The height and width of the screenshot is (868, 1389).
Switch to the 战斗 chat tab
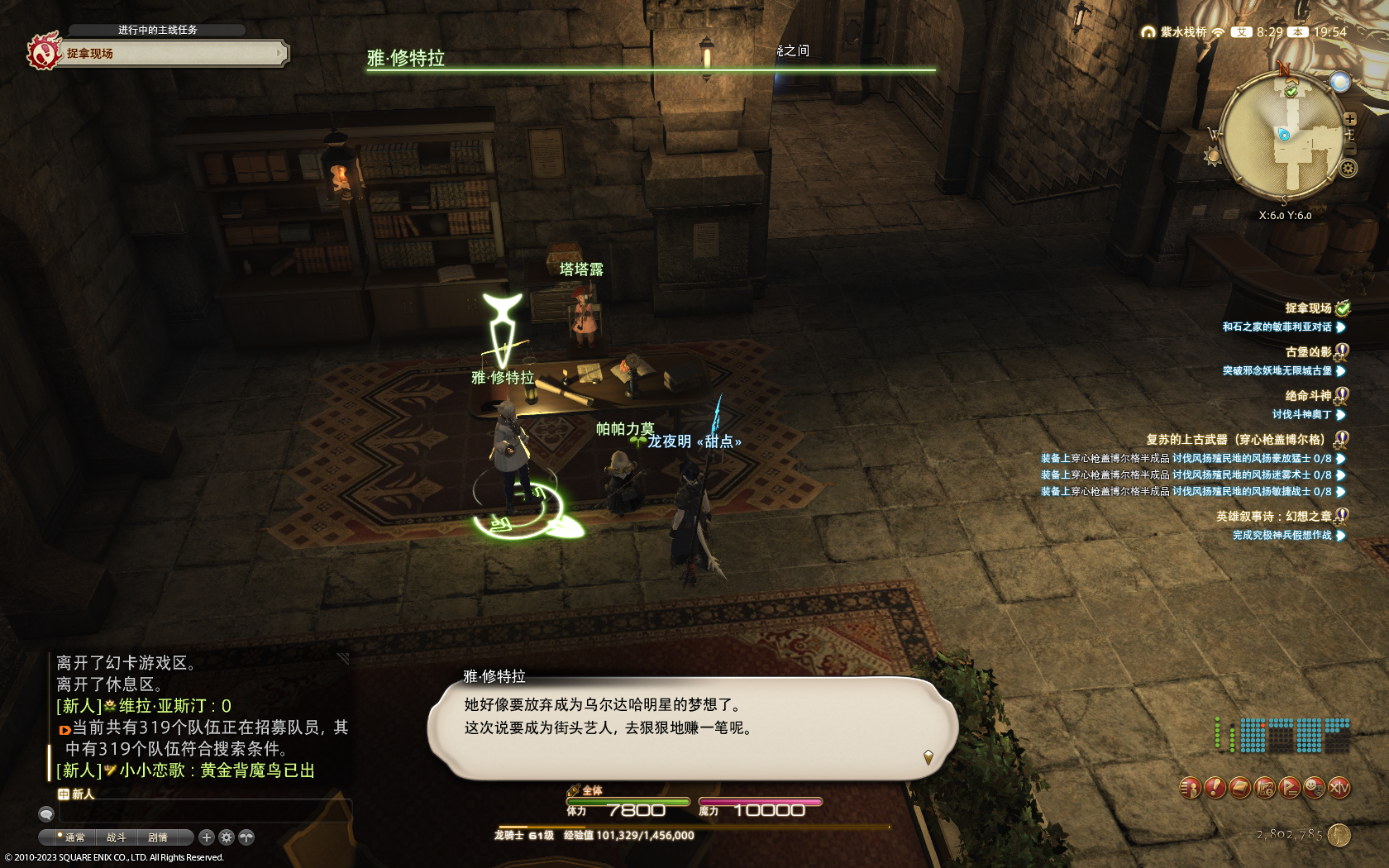click(x=116, y=837)
